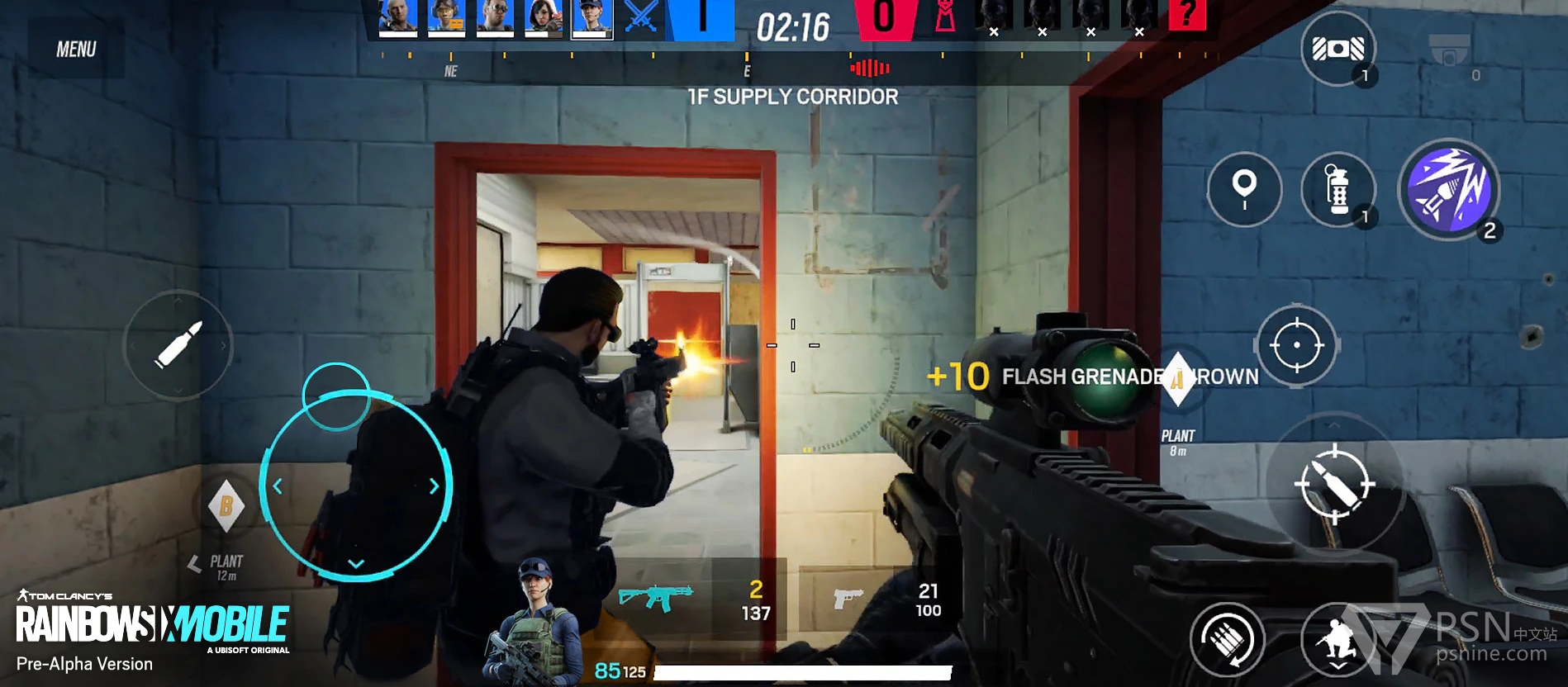Image resolution: width=1568 pixels, height=687 pixels.
Task: Toggle crouch with the kneeling soldier button
Action: click(x=1338, y=640)
